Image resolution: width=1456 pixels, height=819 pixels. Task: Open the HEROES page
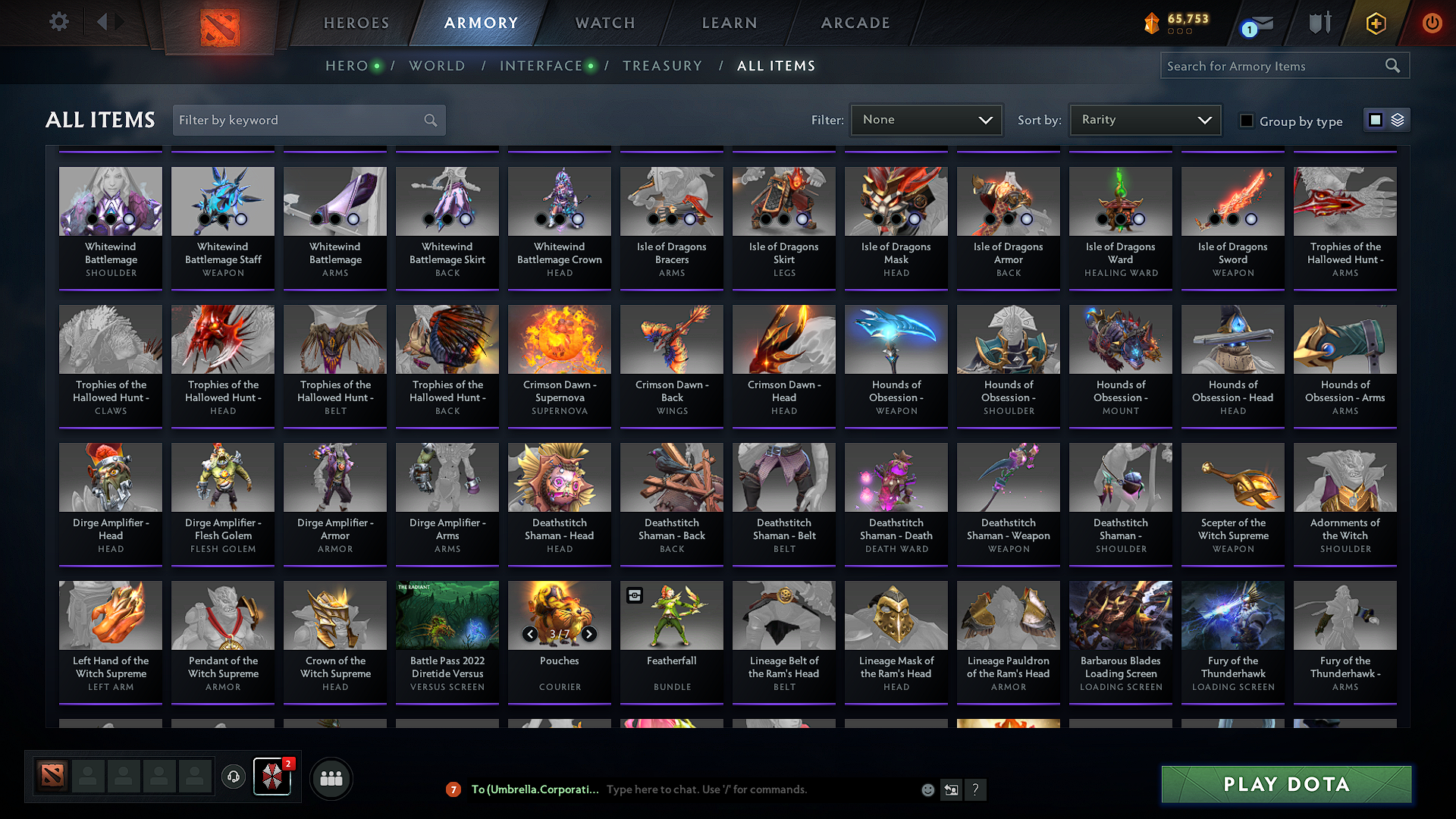(x=356, y=23)
